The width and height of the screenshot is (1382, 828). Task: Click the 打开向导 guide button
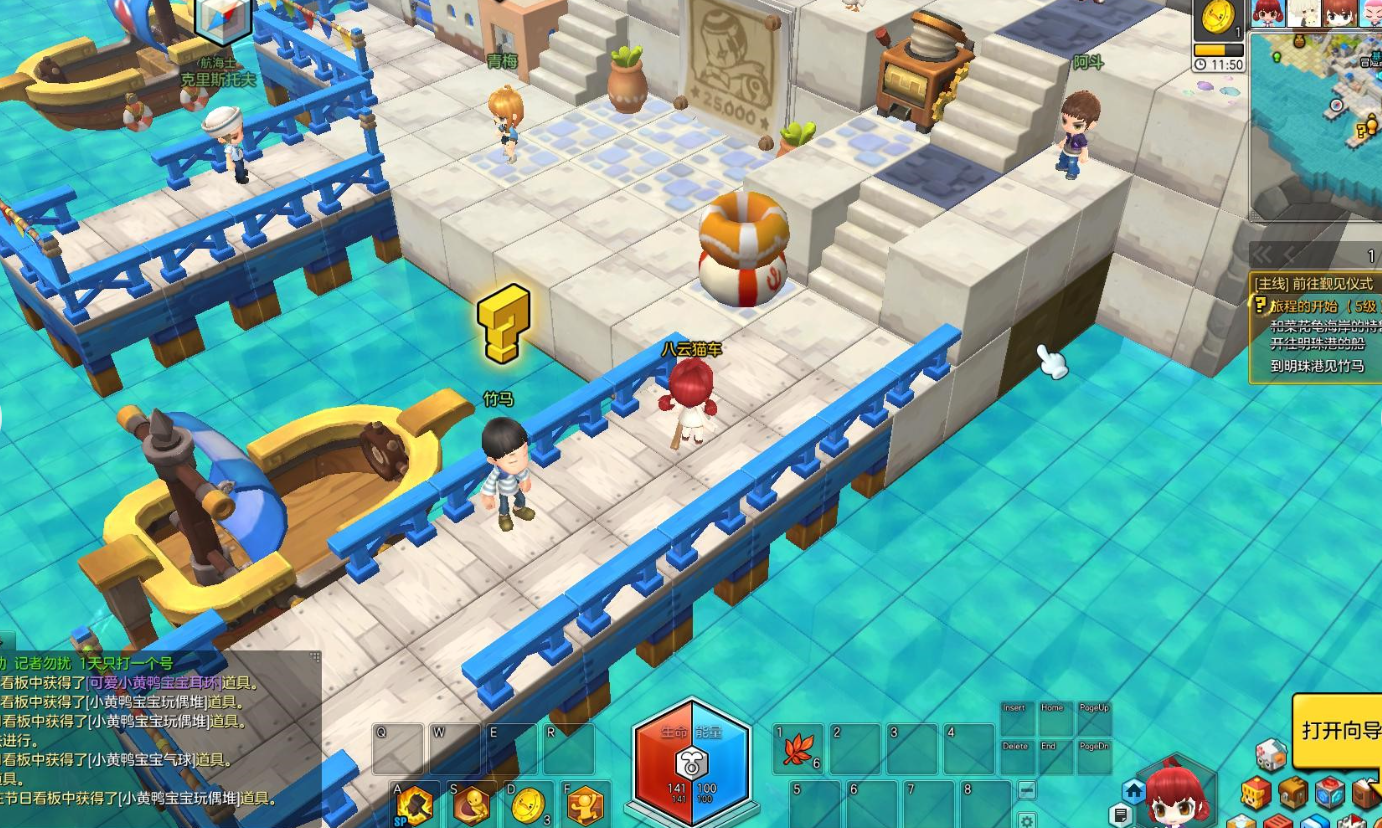(x=1339, y=730)
